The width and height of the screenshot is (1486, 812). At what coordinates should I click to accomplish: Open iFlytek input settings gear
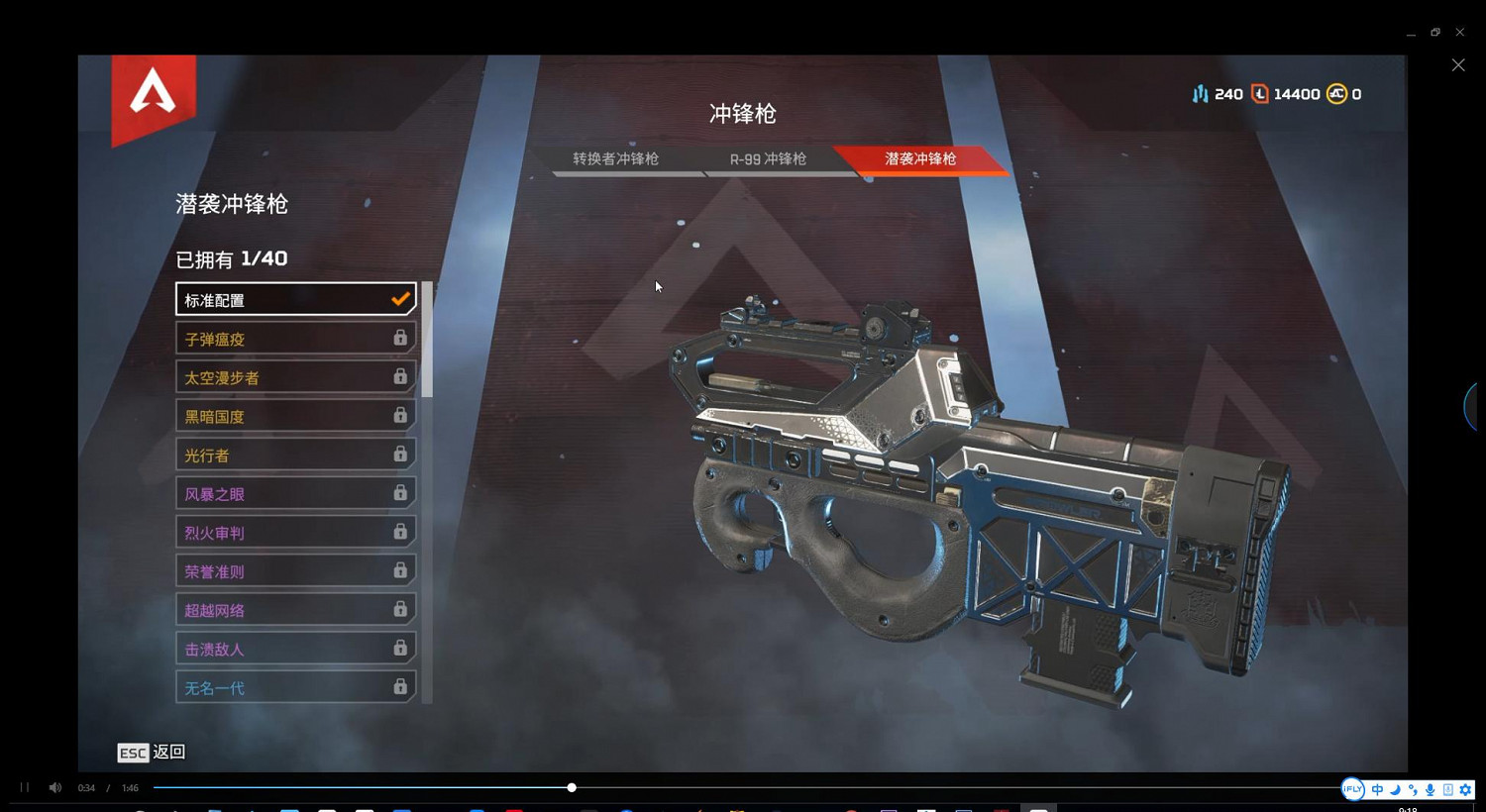tap(1465, 789)
